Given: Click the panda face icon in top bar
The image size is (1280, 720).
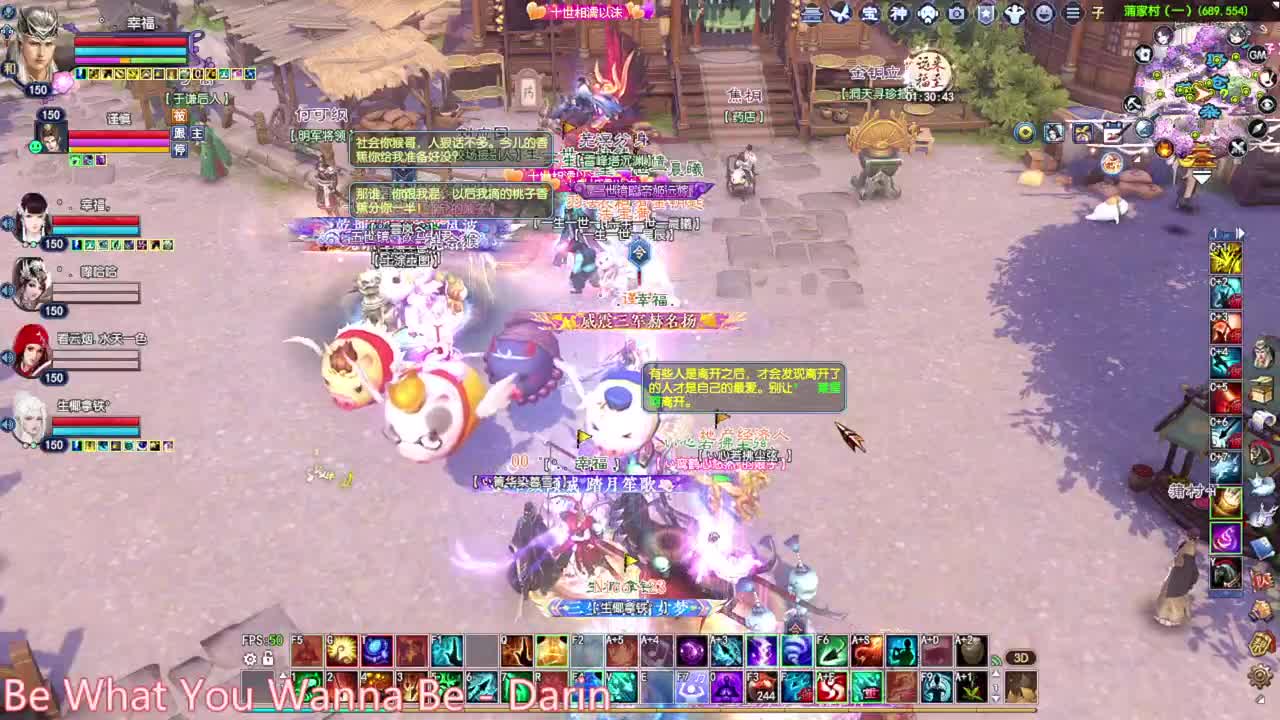Looking at the screenshot, I should 929,14.
